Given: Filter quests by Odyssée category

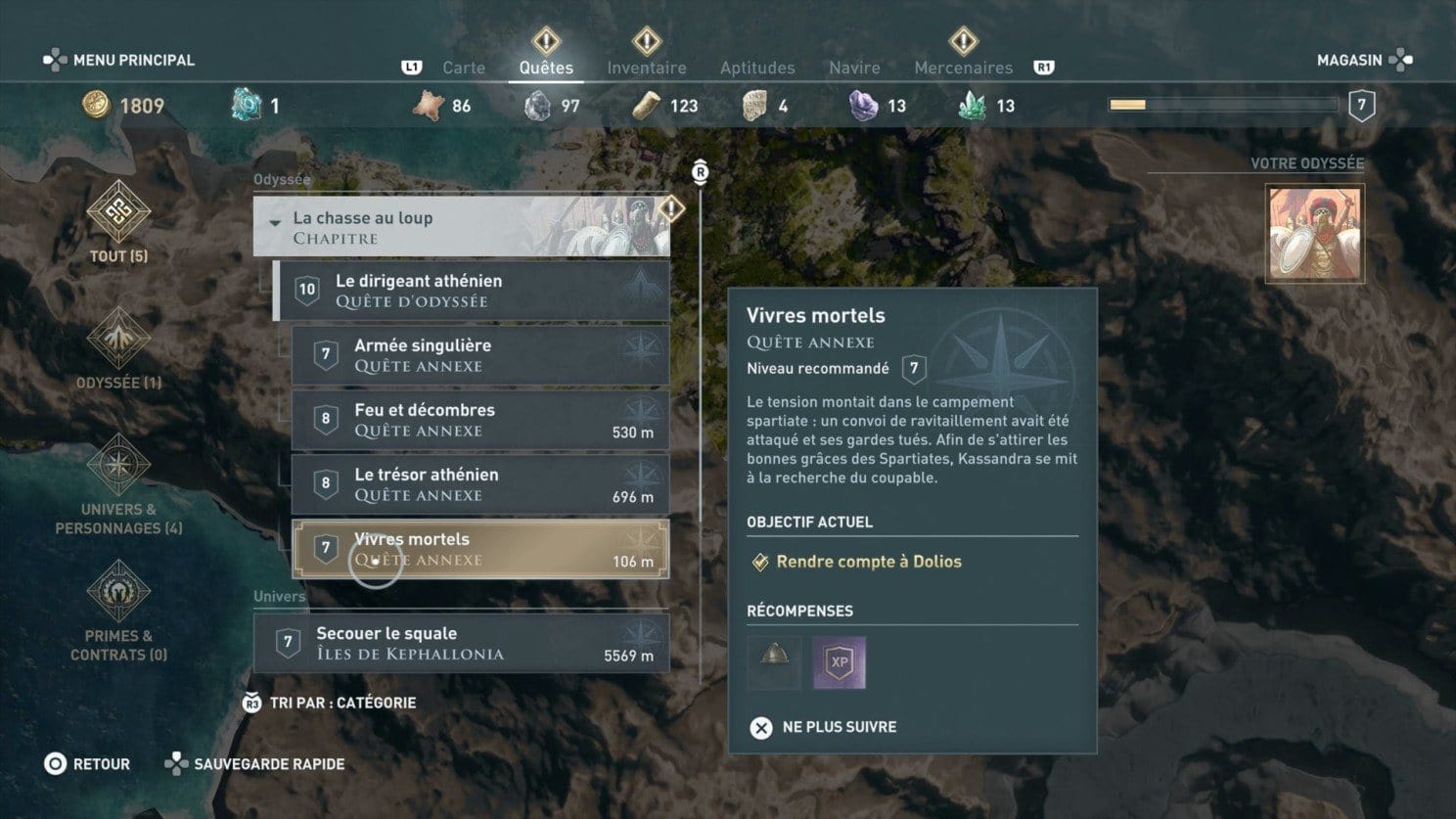Looking at the screenshot, I should coord(118,347).
